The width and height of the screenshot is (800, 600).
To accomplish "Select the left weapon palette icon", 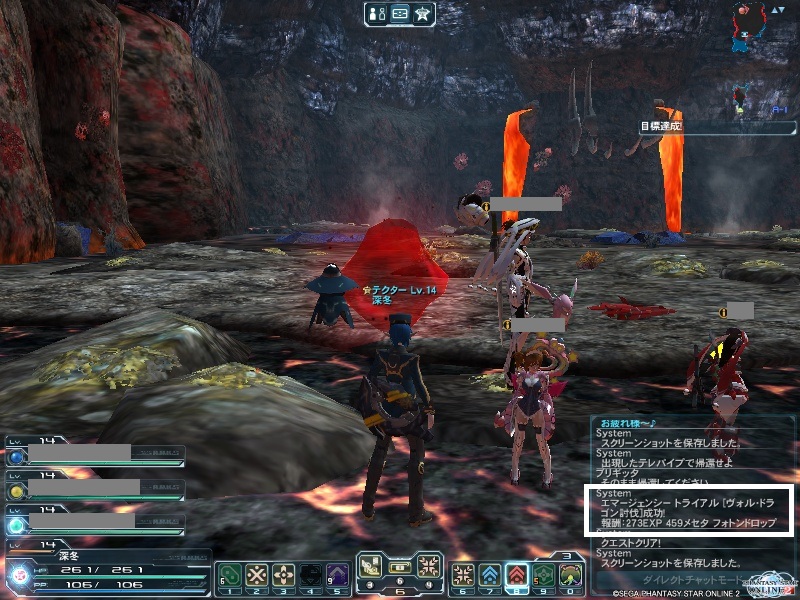I will [x=371, y=566].
